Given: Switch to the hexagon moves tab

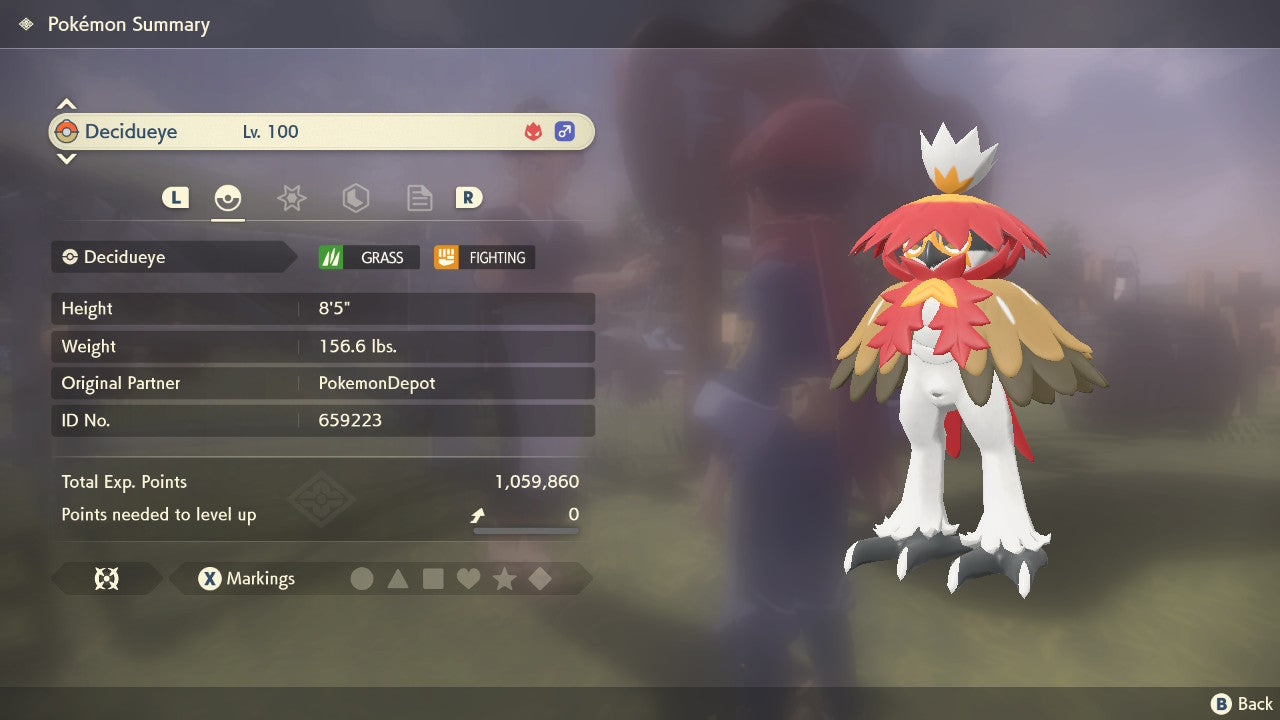Looking at the screenshot, I should [x=355, y=198].
